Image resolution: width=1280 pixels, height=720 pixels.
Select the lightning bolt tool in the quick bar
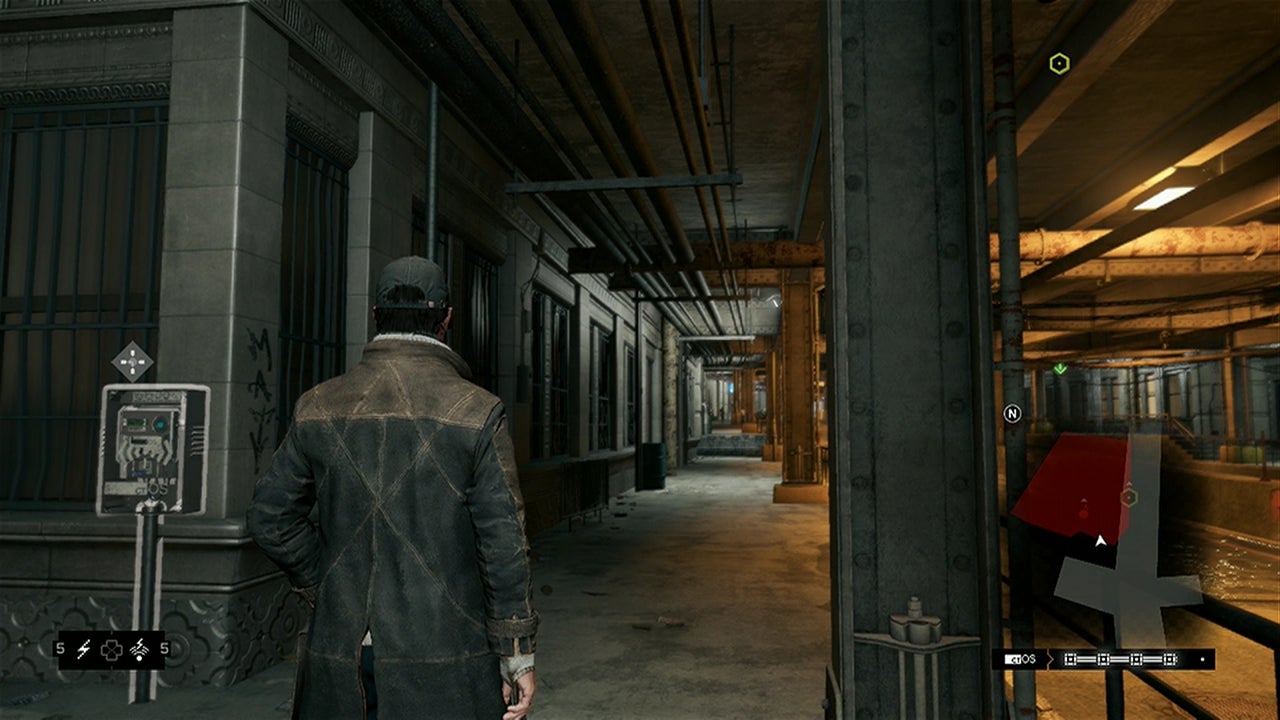84,649
